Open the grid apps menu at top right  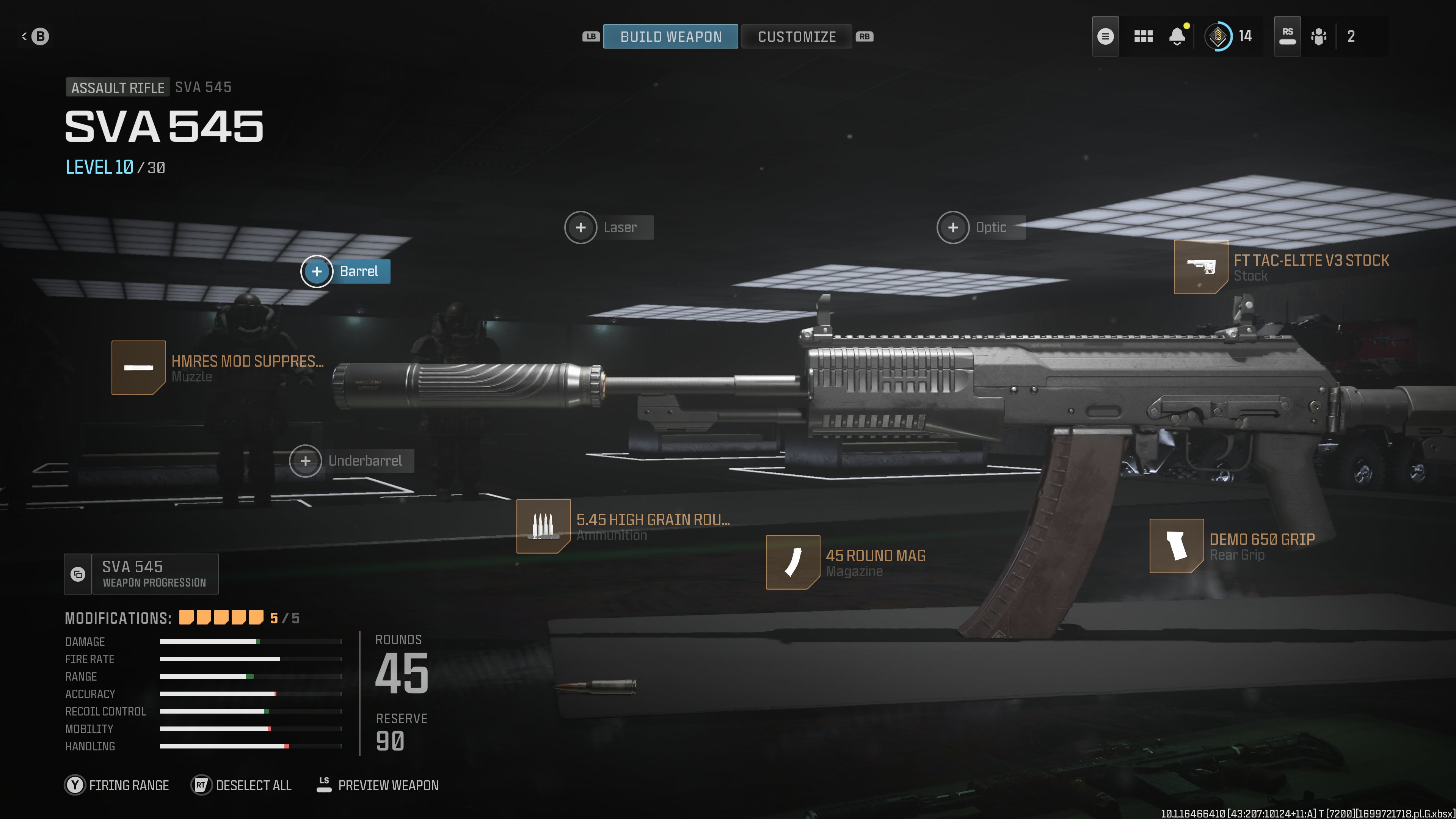coord(1144,36)
